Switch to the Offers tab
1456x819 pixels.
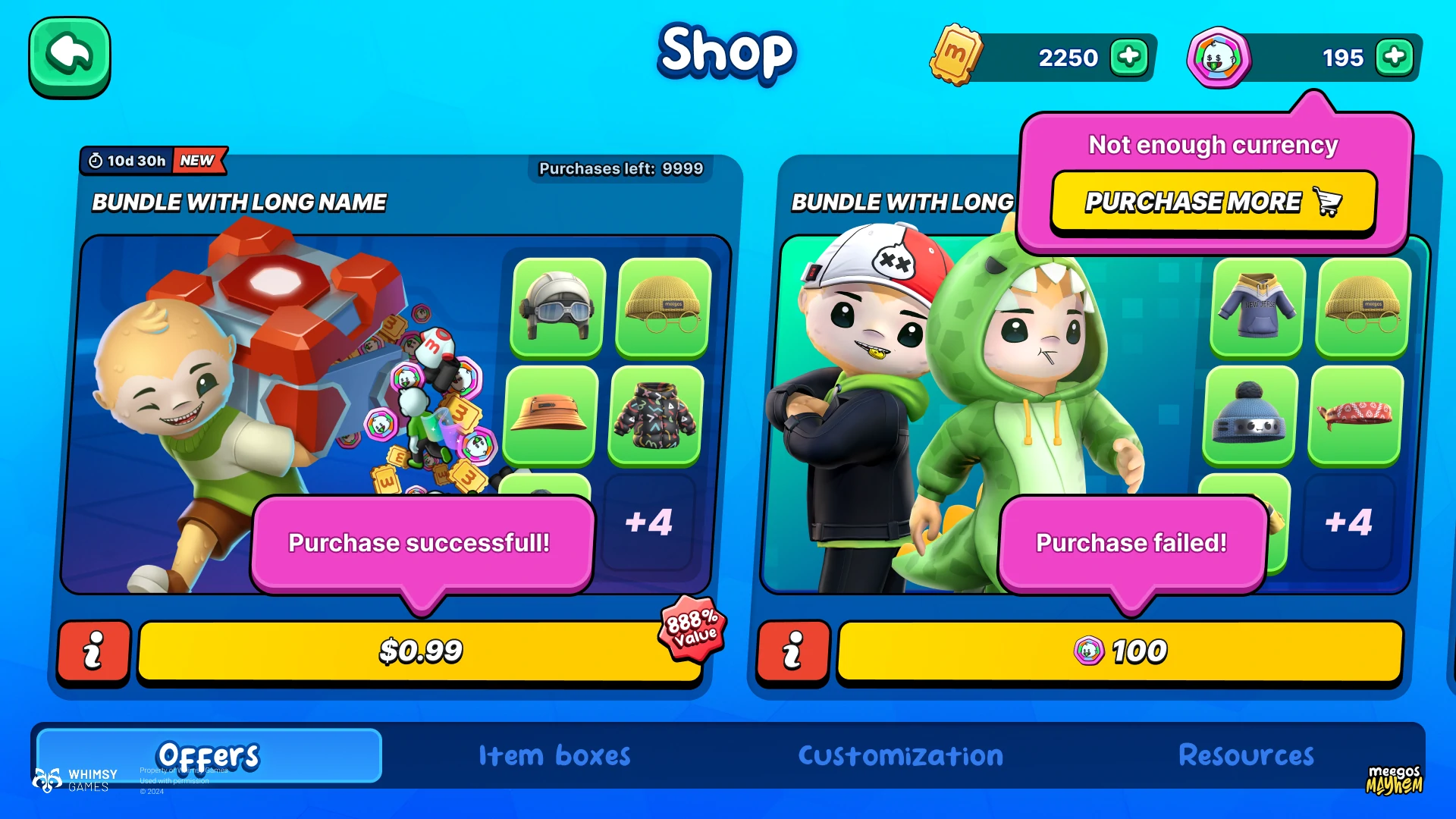coord(209,755)
